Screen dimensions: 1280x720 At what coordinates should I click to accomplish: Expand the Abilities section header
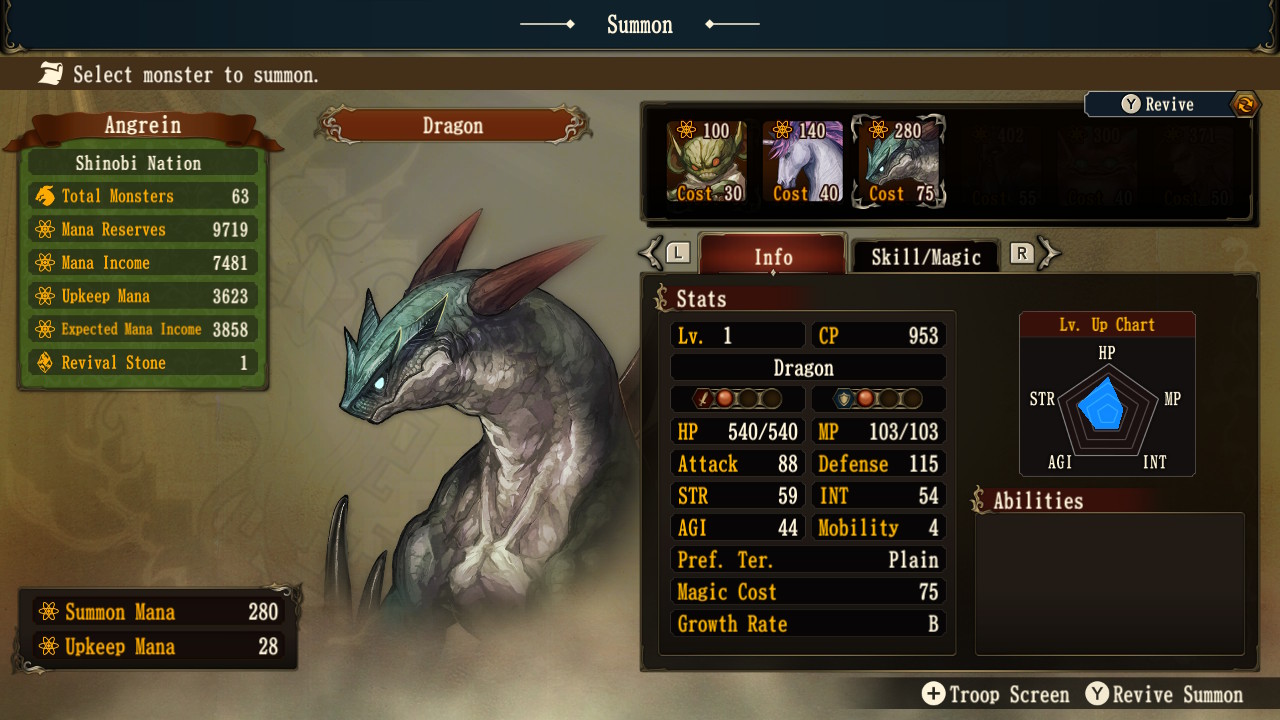tap(1037, 501)
